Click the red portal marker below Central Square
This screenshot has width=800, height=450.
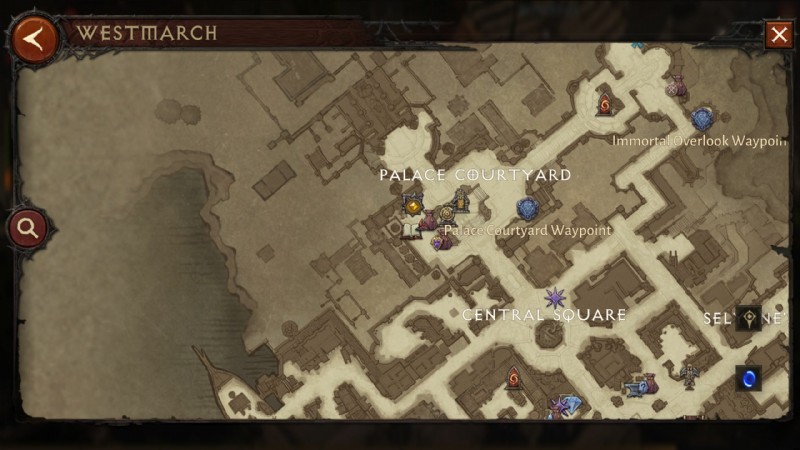tap(514, 378)
